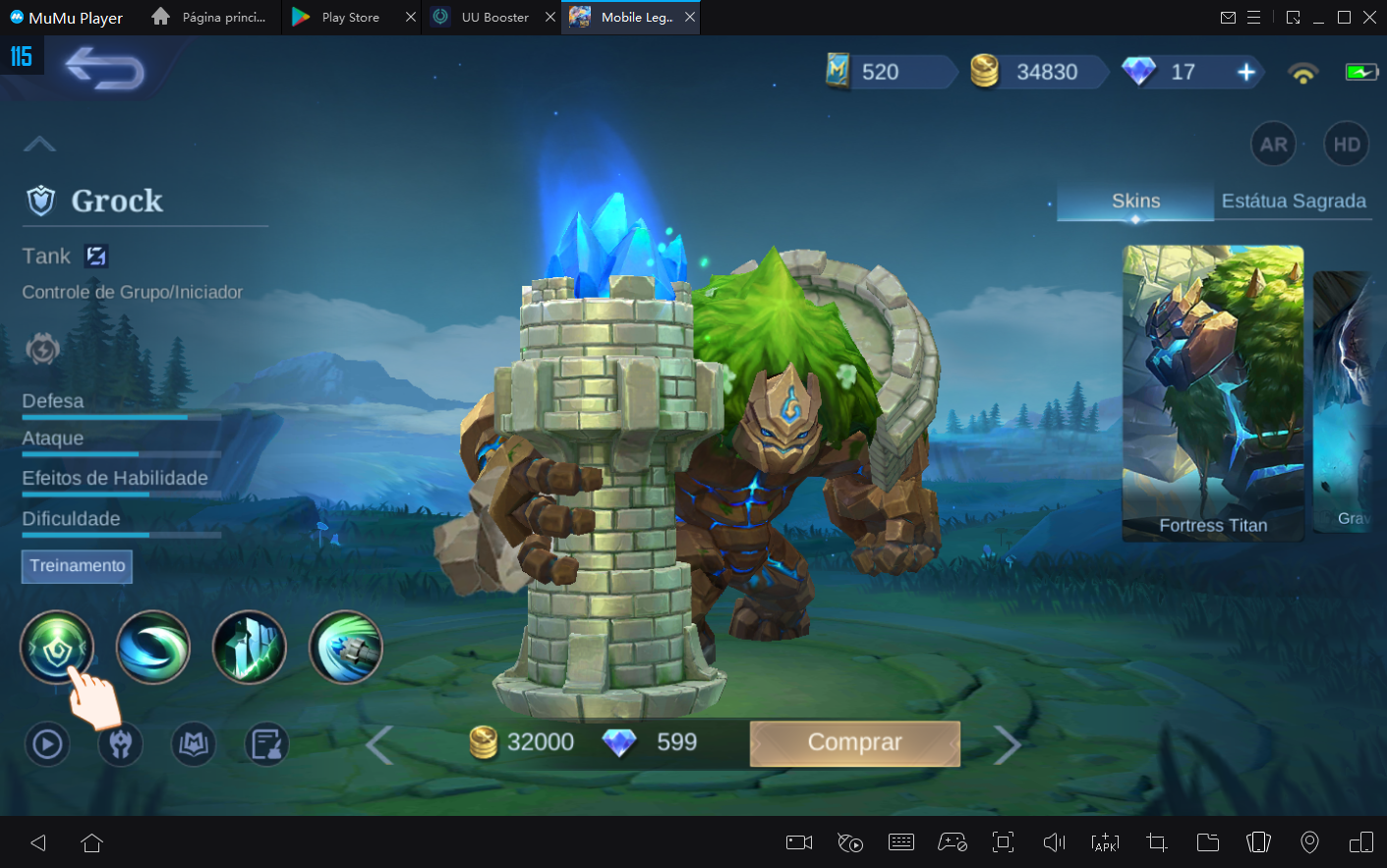Select Grock's ultimate charge skill icon
Screen dimensions: 1387x868
coord(345,647)
